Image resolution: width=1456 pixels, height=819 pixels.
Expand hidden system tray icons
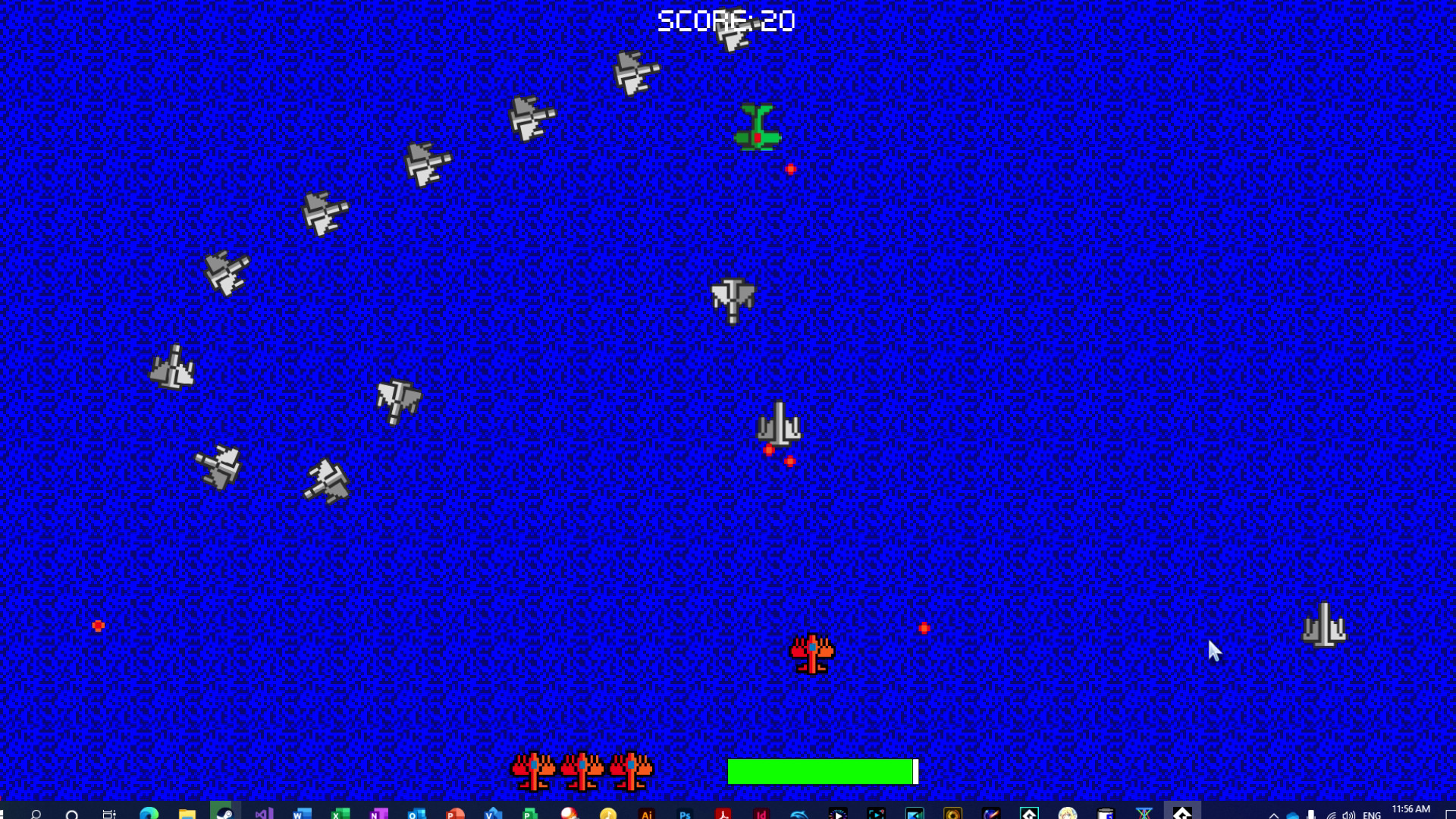(1274, 810)
